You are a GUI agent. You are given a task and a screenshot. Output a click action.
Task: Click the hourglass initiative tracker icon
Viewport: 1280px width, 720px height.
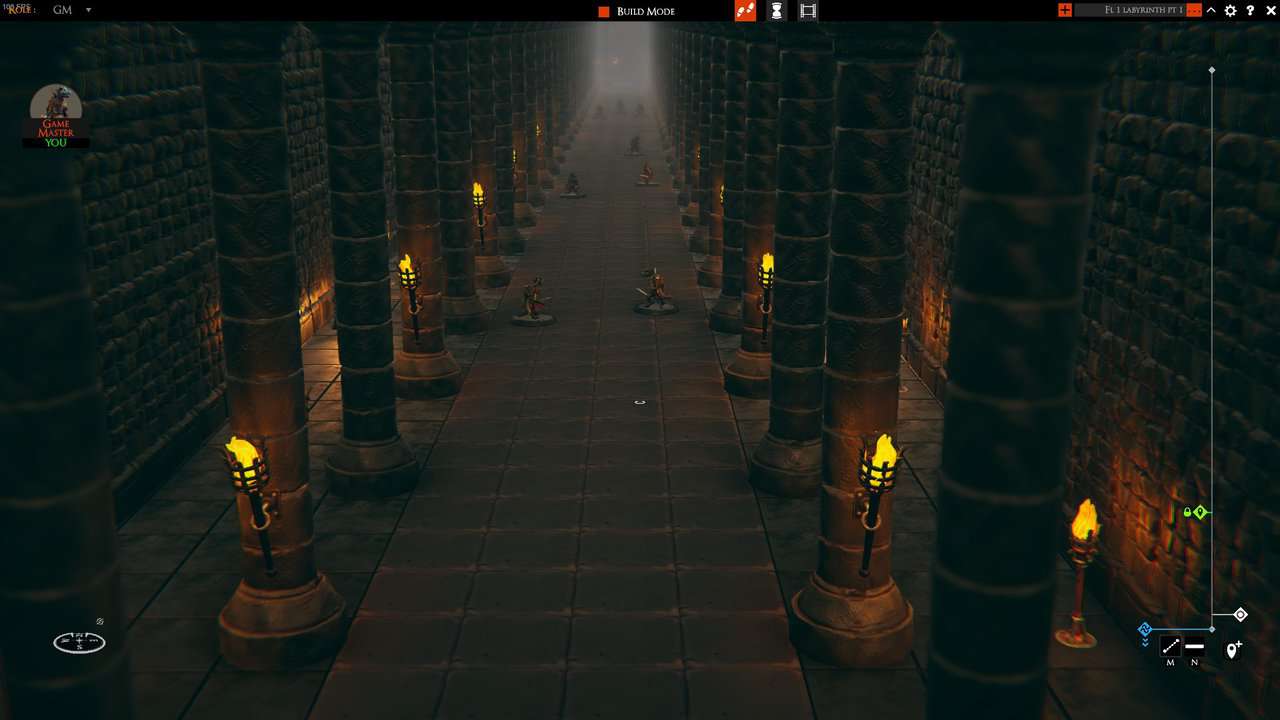click(x=777, y=11)
